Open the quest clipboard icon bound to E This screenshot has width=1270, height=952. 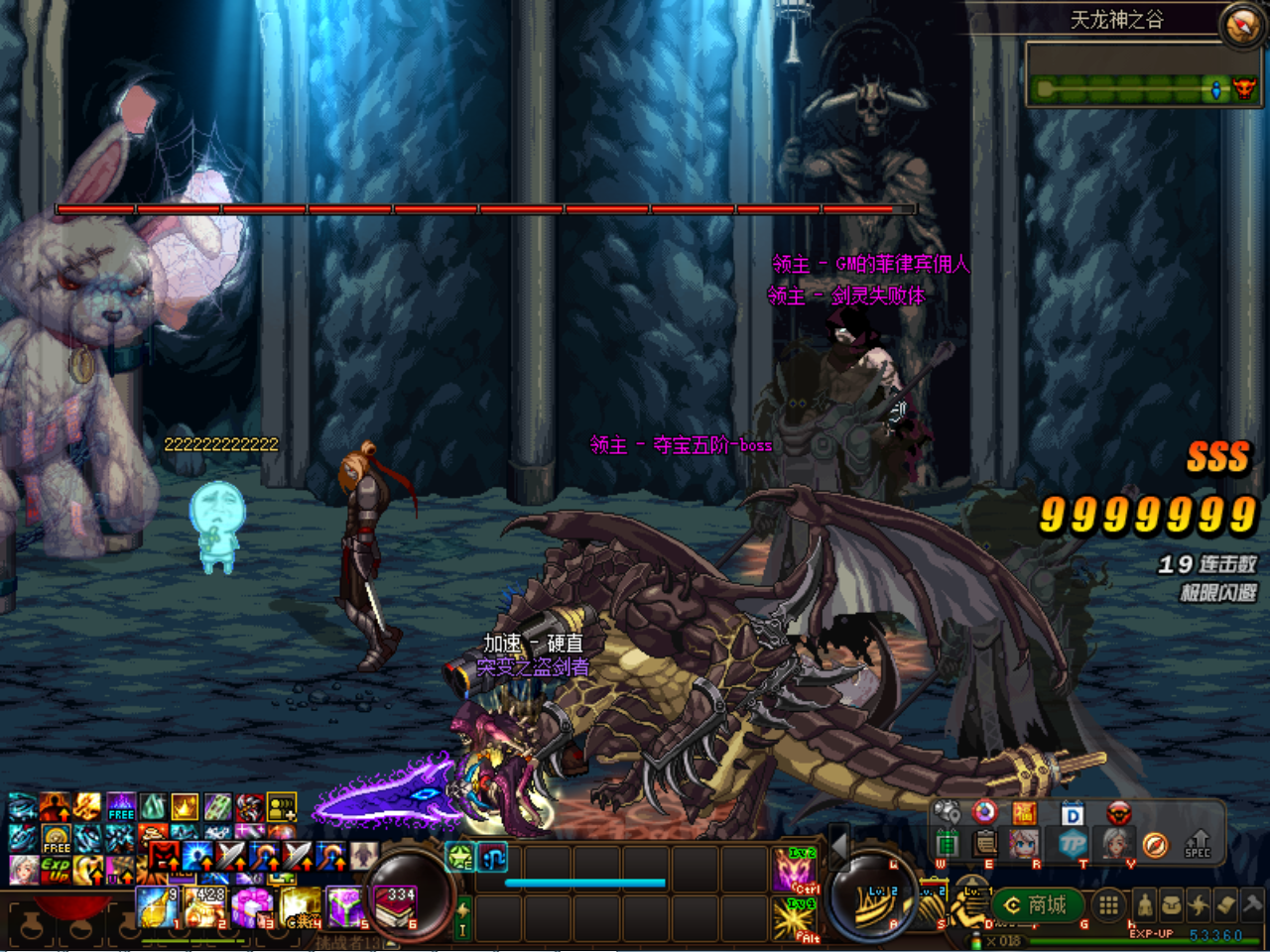(x=983, y=843)
